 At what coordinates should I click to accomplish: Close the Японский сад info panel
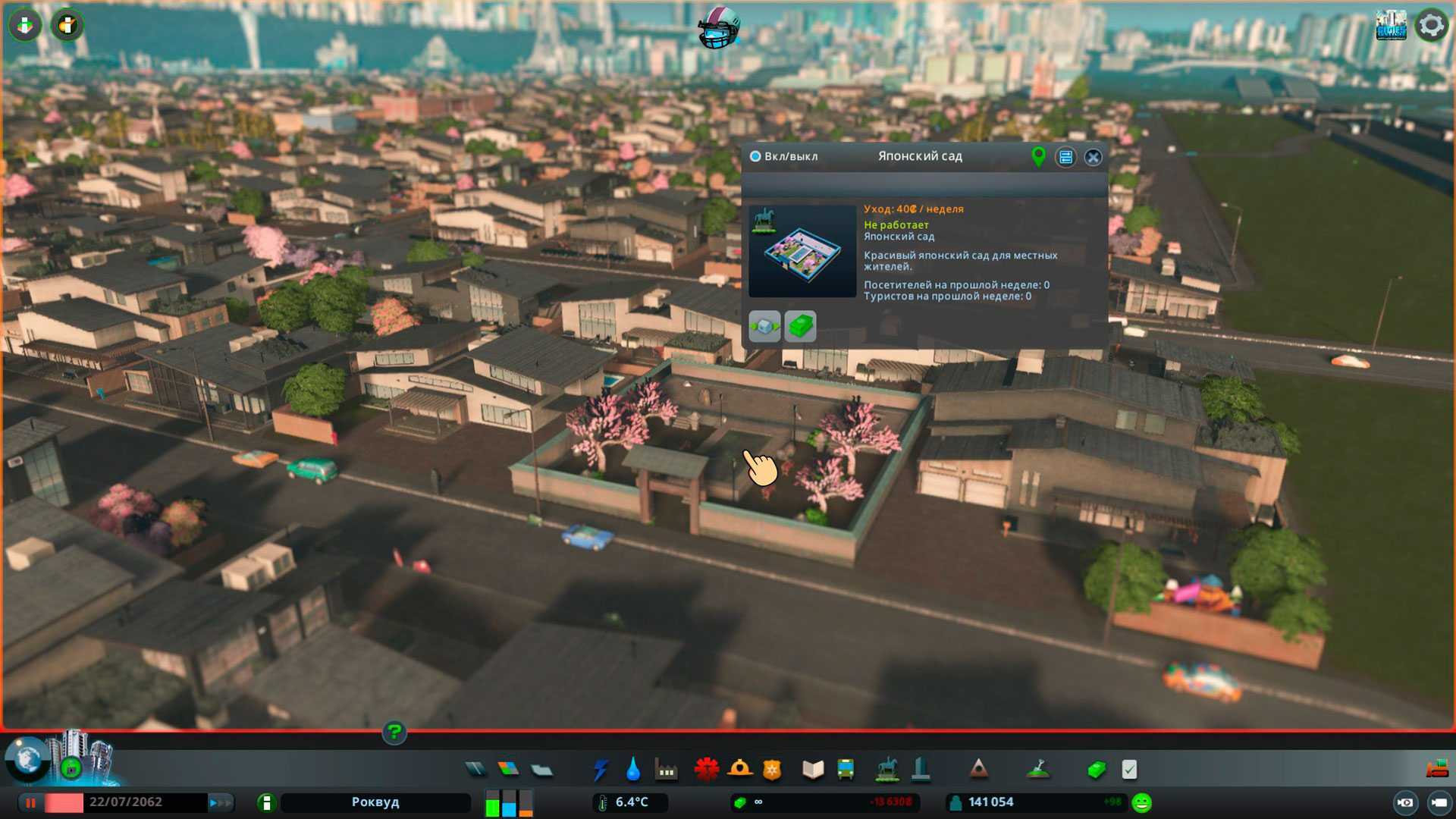pyautogui.click(x=1093, y=157)
